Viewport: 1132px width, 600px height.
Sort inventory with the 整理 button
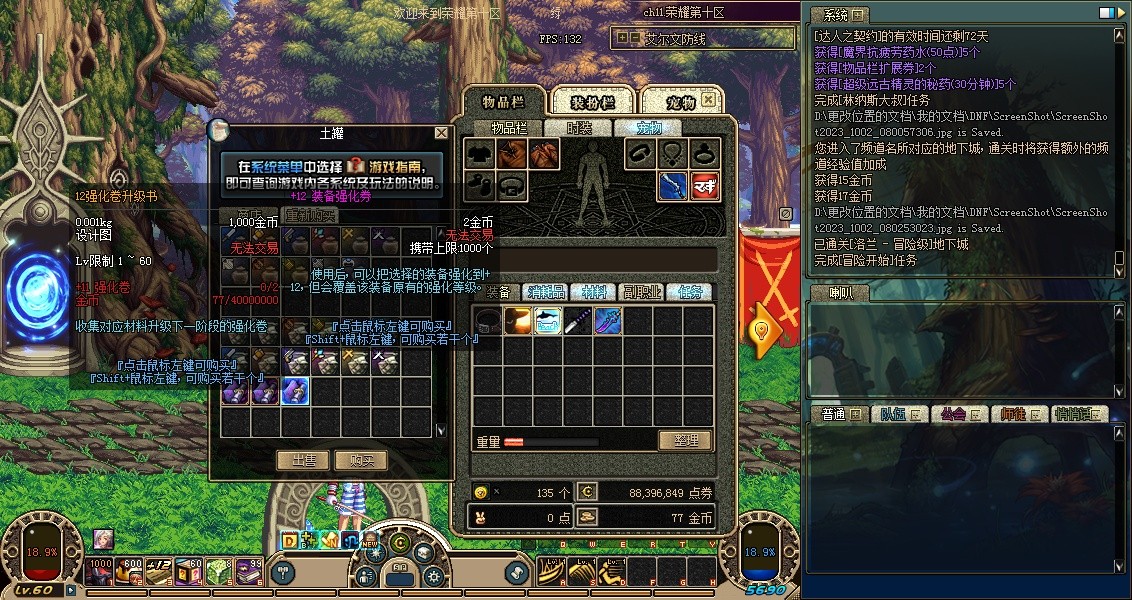point(684,440)
